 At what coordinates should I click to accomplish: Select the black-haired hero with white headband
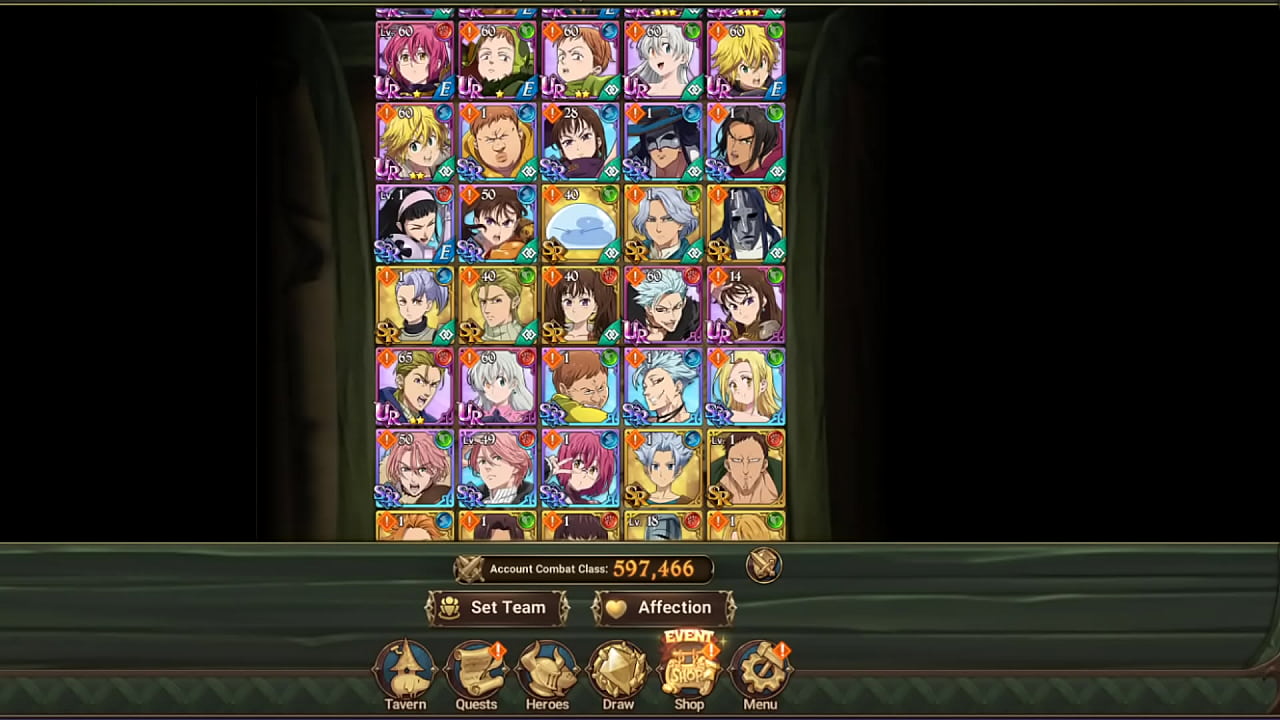(x=414, y=223)
